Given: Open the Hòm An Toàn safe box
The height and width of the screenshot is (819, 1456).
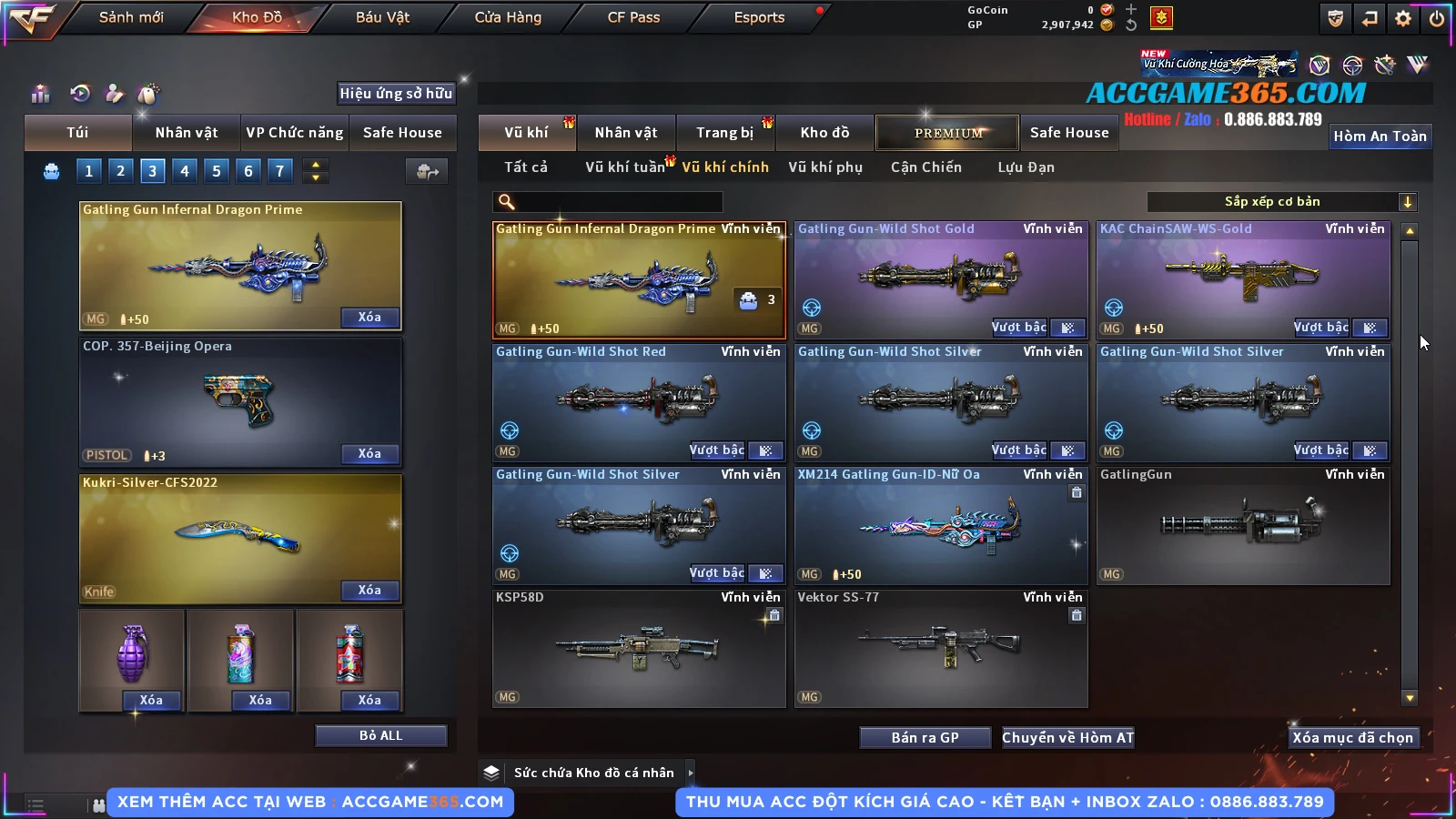Looking at the screenshot, I should pyautogui.click(x=1380, y=136).
